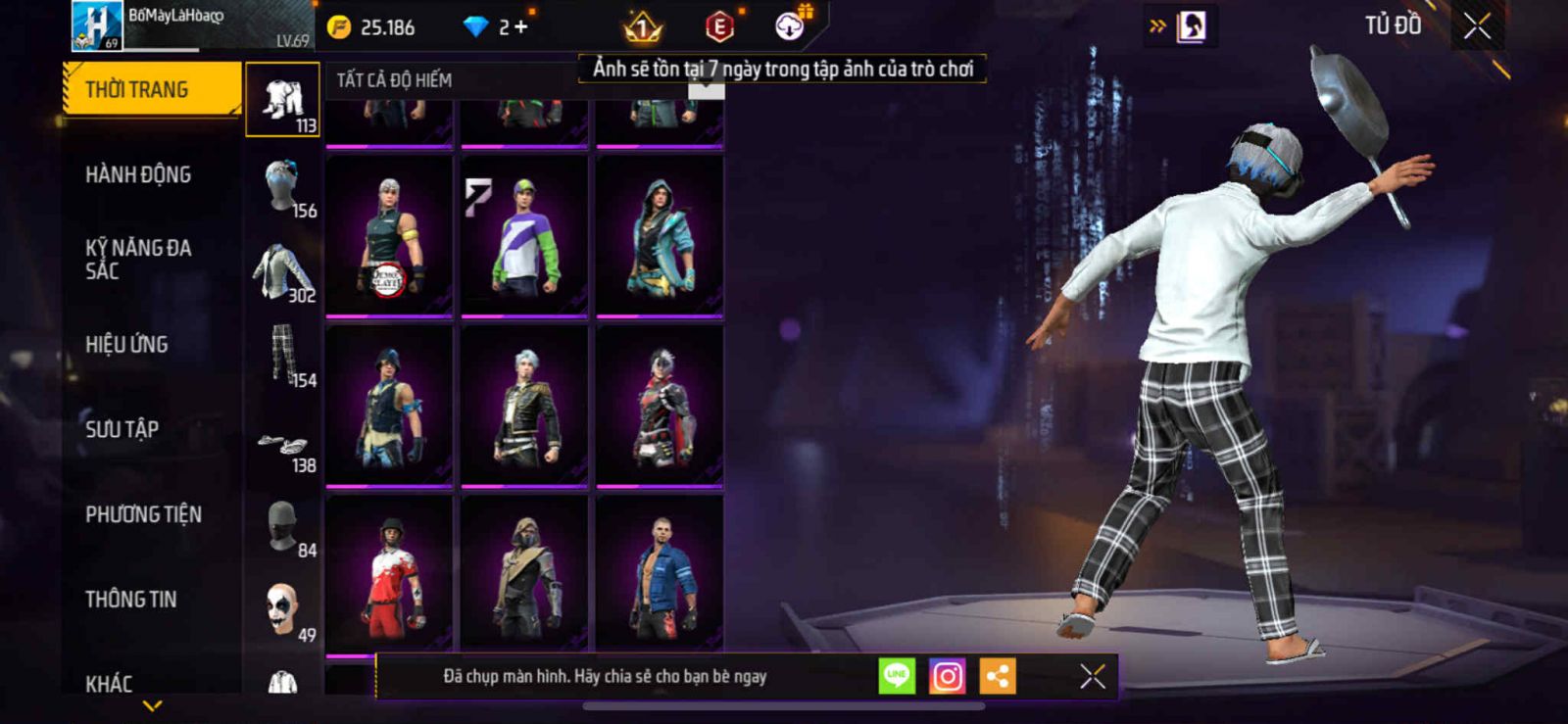The image size is (1568, 724).
Task: Open the Hành Động category
Action: point(138,174)
